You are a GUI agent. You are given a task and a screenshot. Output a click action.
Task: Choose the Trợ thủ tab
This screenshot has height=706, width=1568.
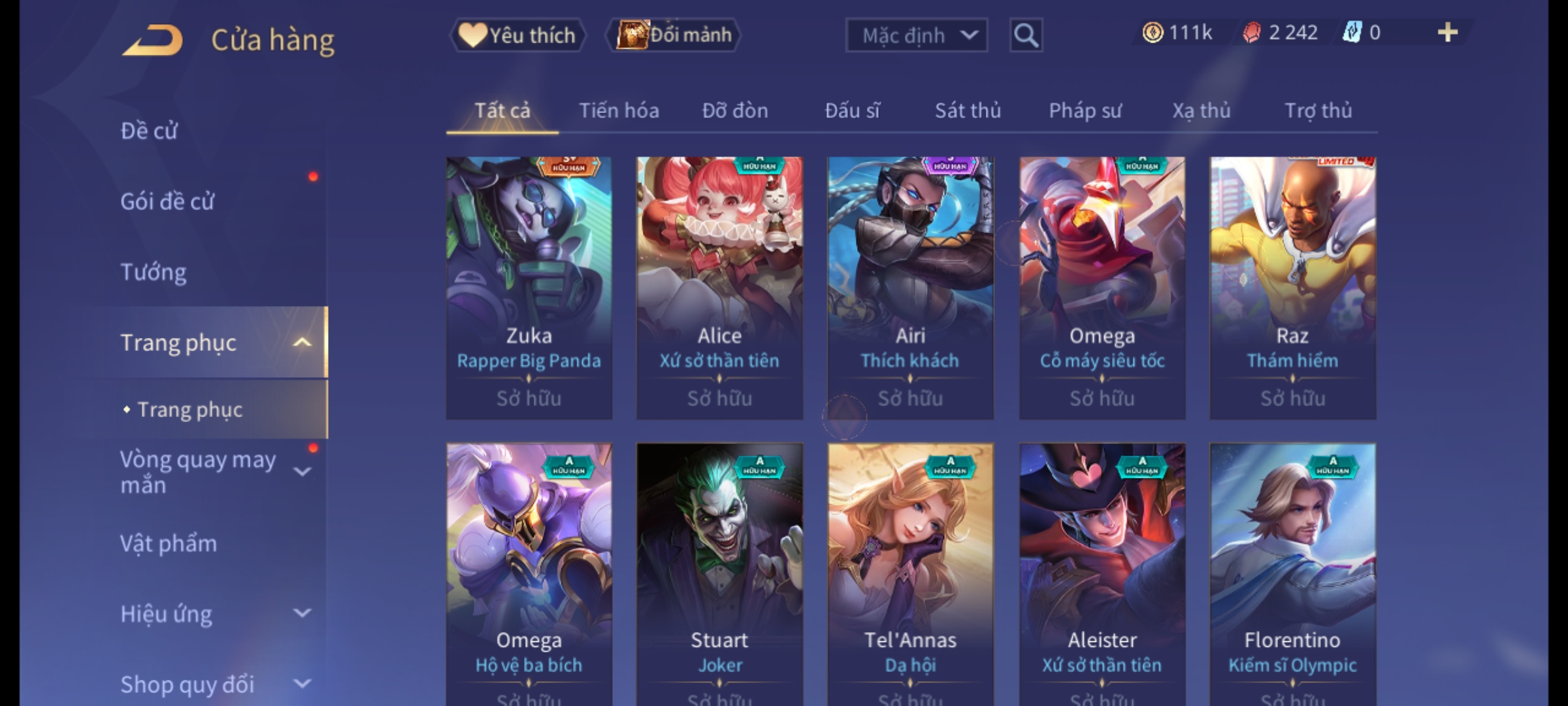1318,111
